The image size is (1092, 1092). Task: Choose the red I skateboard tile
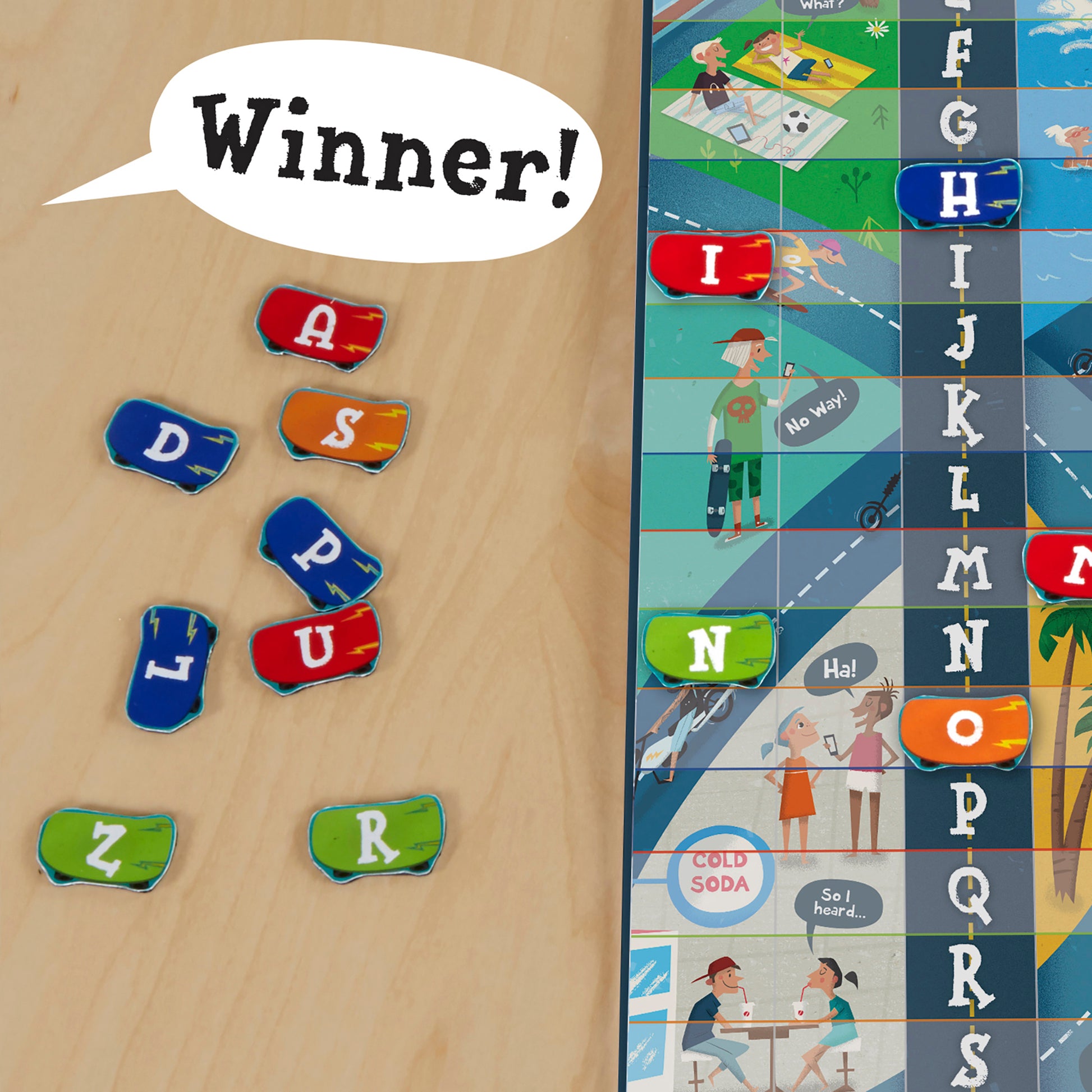coord(710,264)
